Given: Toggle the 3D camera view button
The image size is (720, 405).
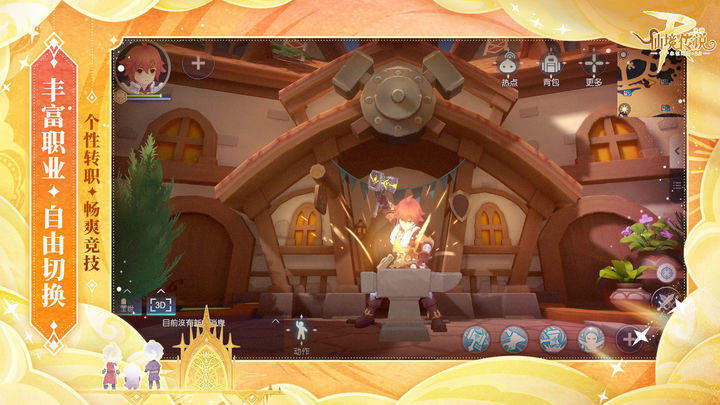Looking at the screenshot, I should 161,305.
